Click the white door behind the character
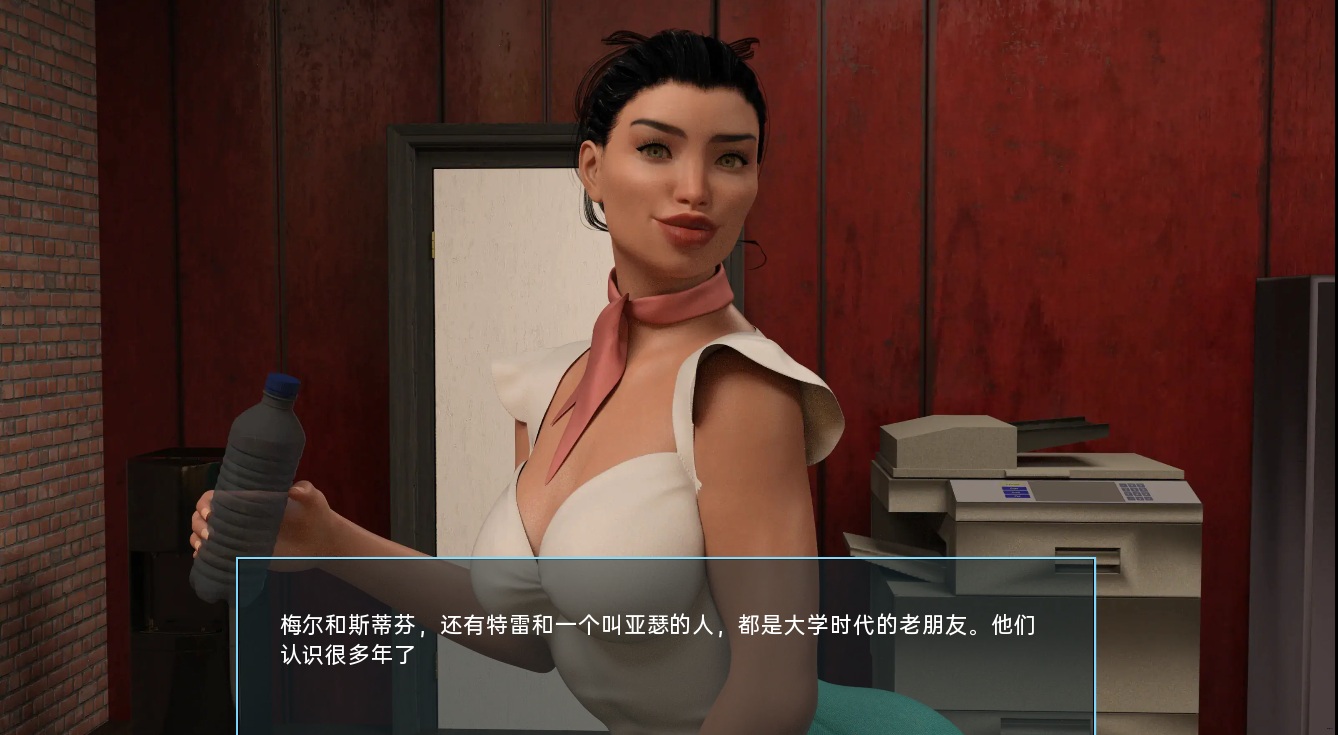 (x=490, y=300)
